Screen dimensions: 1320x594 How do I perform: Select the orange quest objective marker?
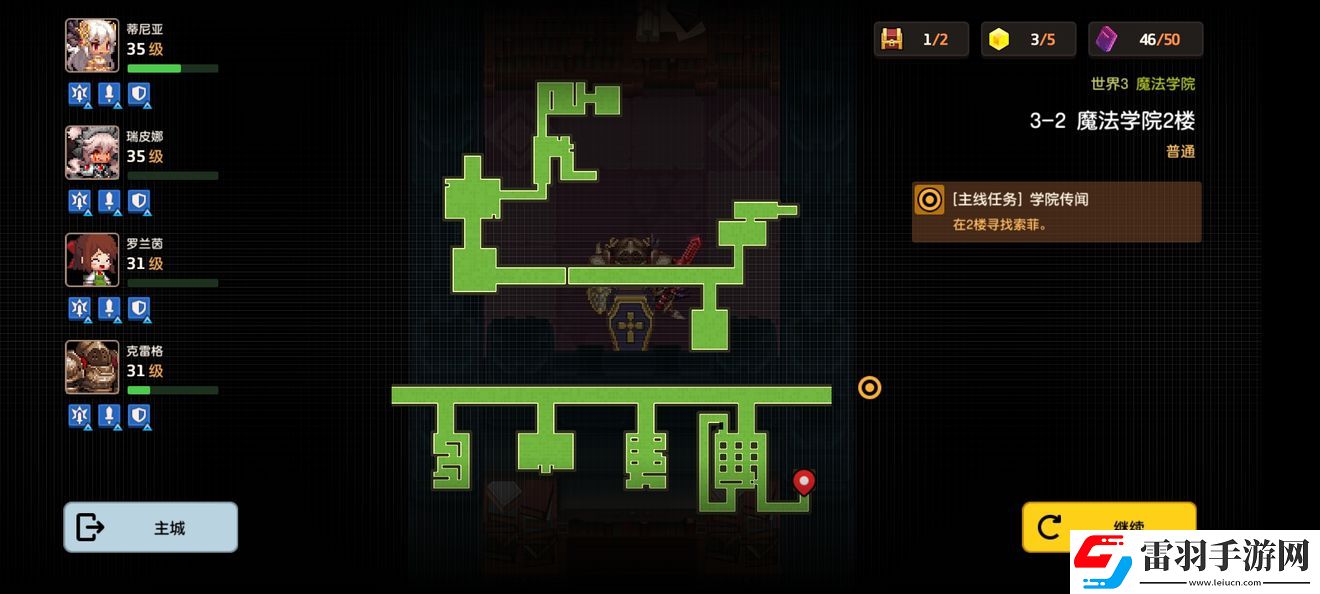pos(869,387)
